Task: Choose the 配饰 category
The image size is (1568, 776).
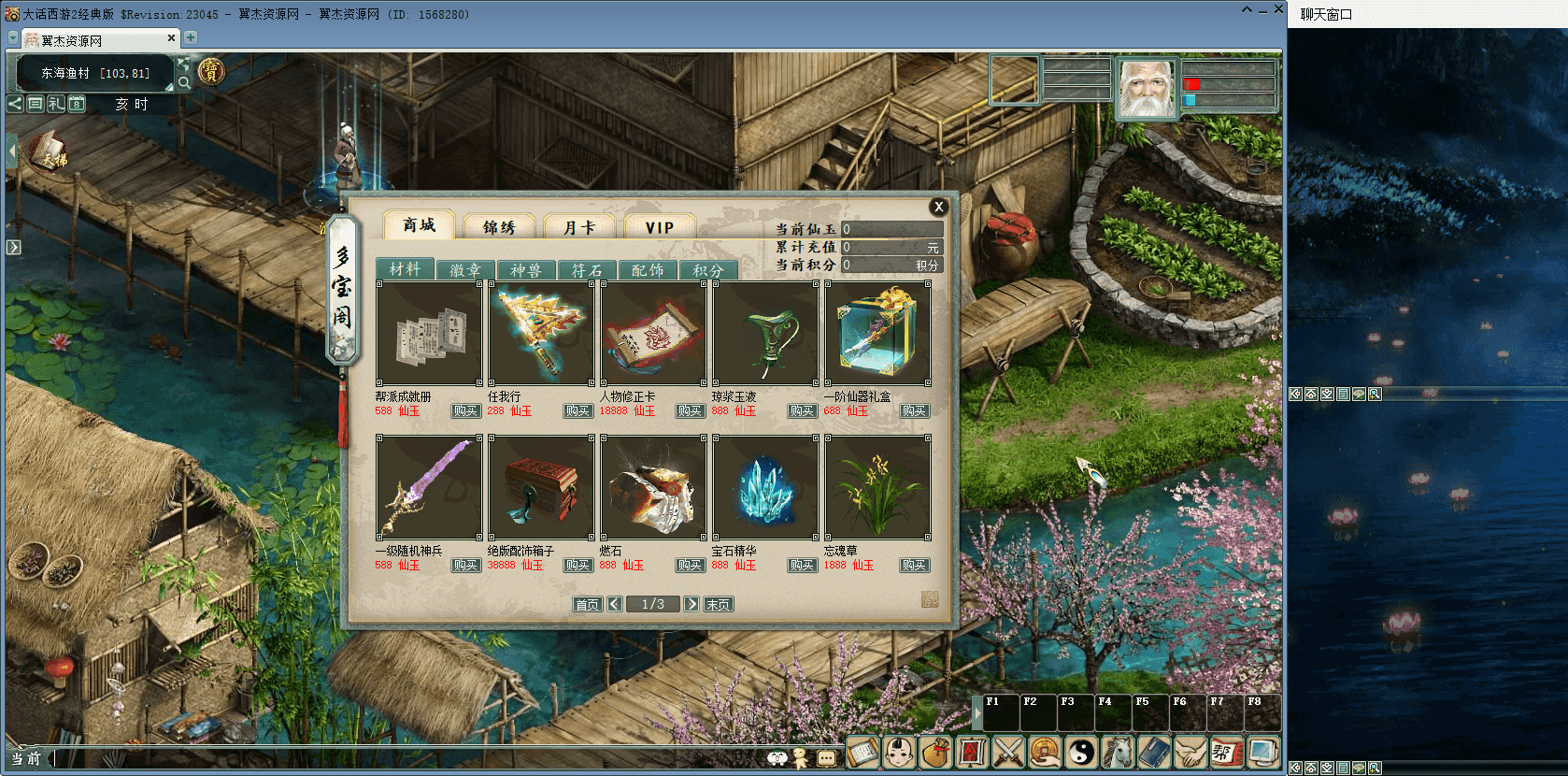Action: tap(648, 270)
